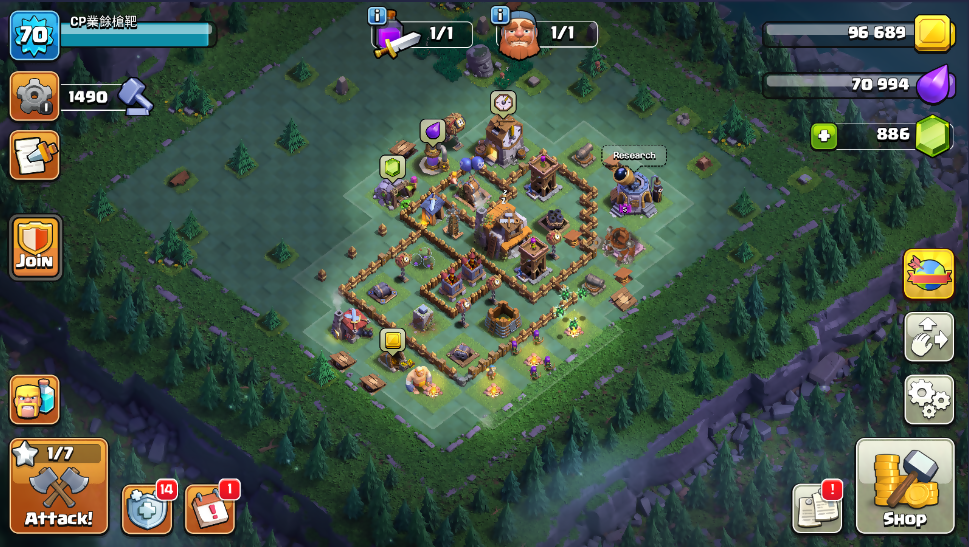
Task: Collect gems from the green gem bubble
Action: pyautogui.click(x=392, y=167)
